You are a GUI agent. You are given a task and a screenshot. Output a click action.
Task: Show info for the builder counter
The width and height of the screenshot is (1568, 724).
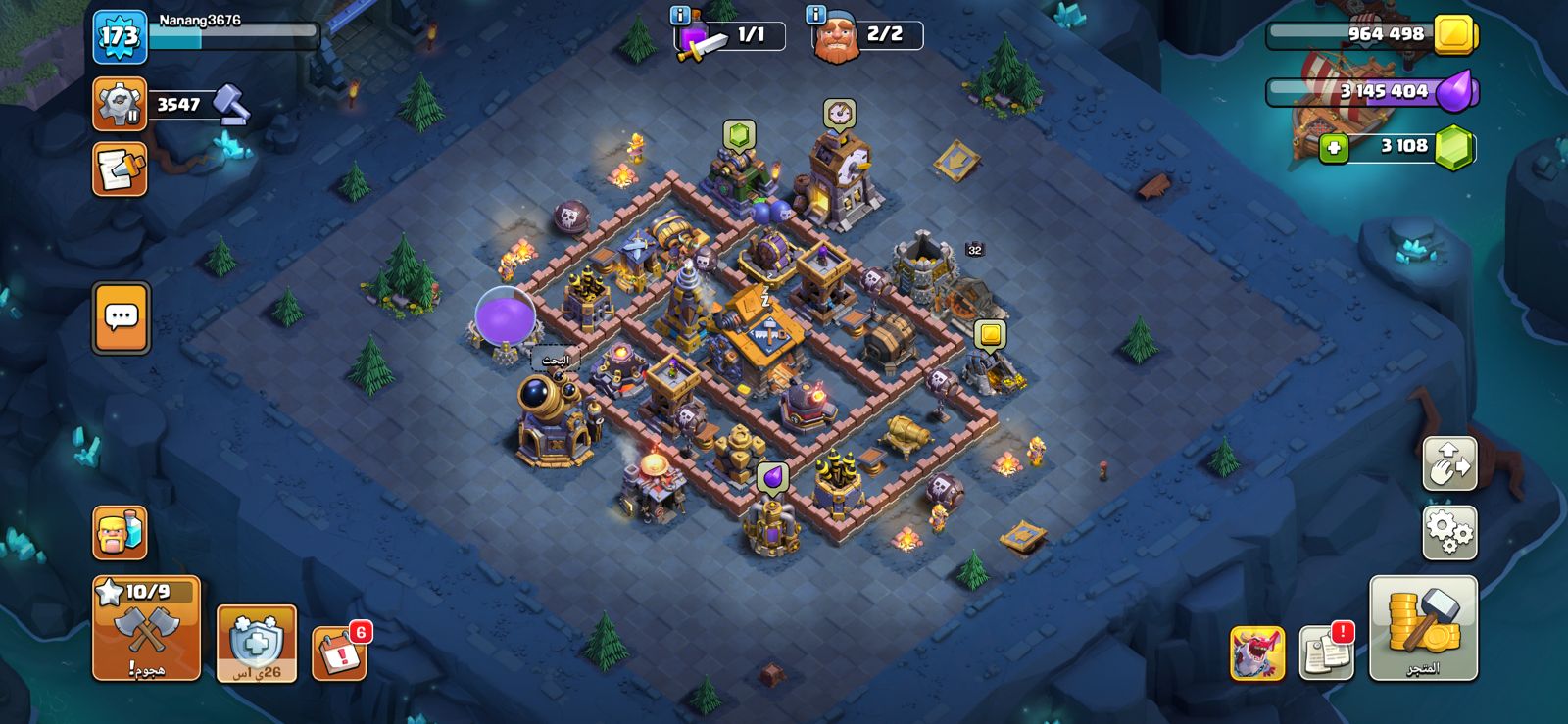(x=815, y=15)
